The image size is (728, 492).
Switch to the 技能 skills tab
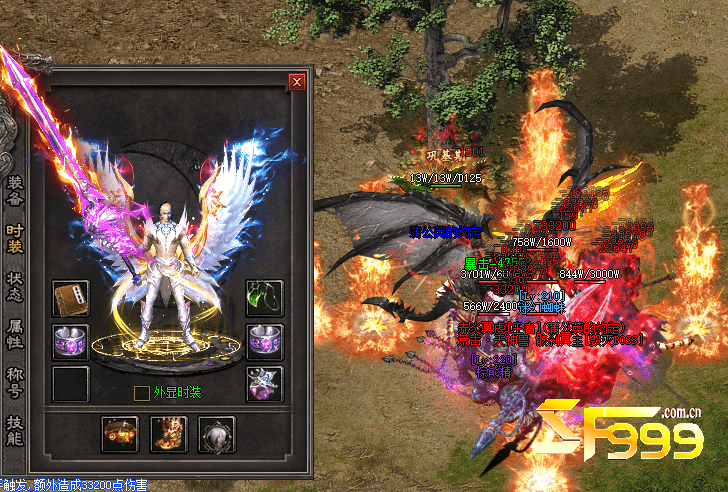15,429
